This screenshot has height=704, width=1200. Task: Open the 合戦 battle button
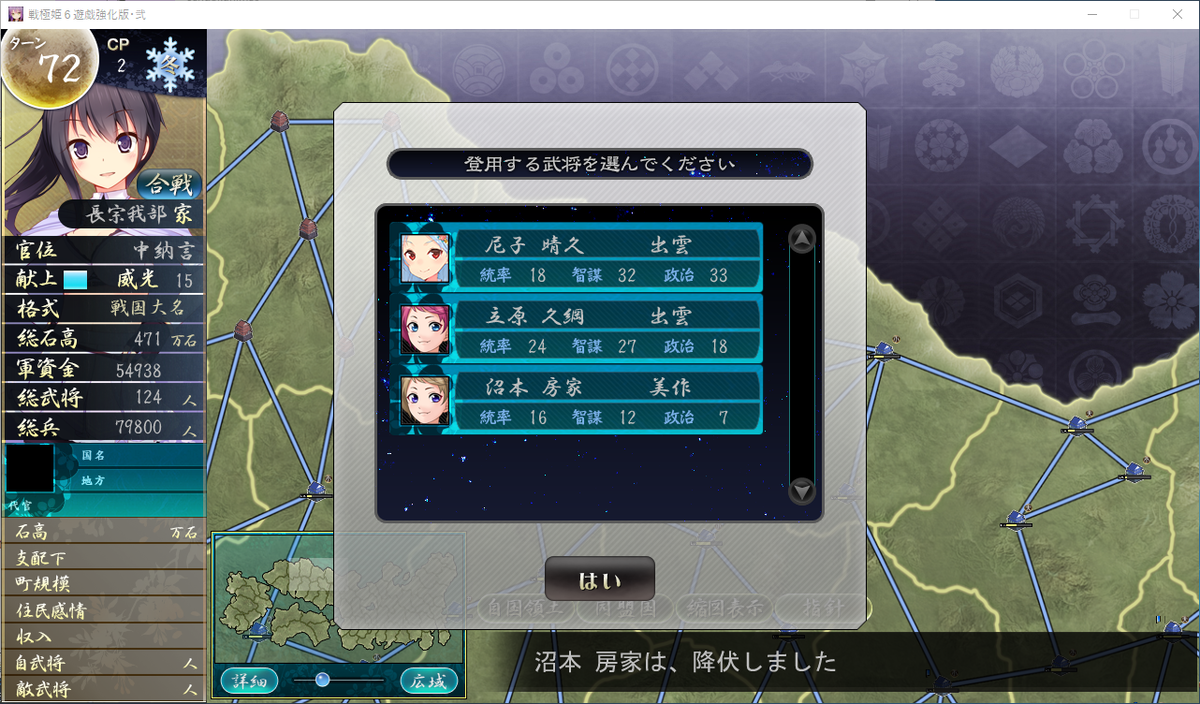(x=169, y=184)
